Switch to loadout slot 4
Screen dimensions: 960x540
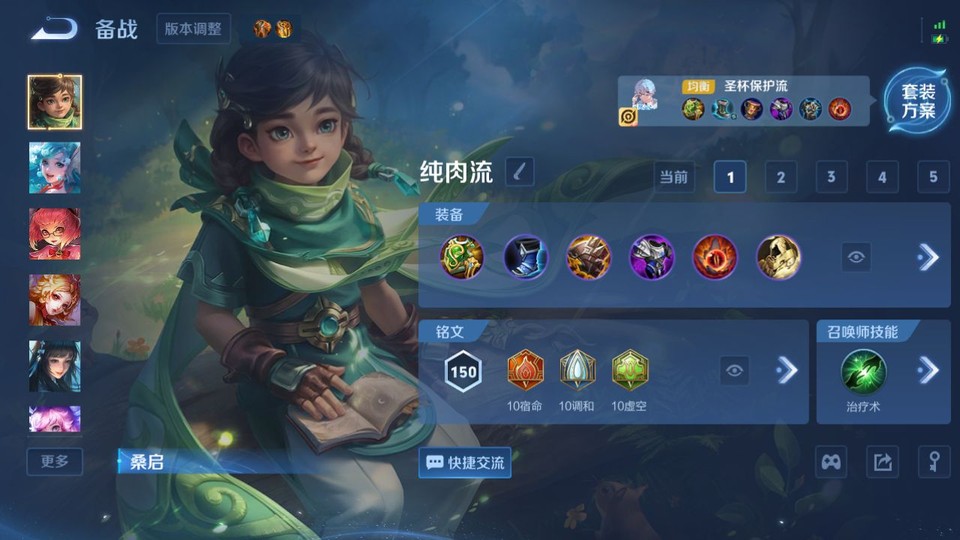[x=881, y=177]
